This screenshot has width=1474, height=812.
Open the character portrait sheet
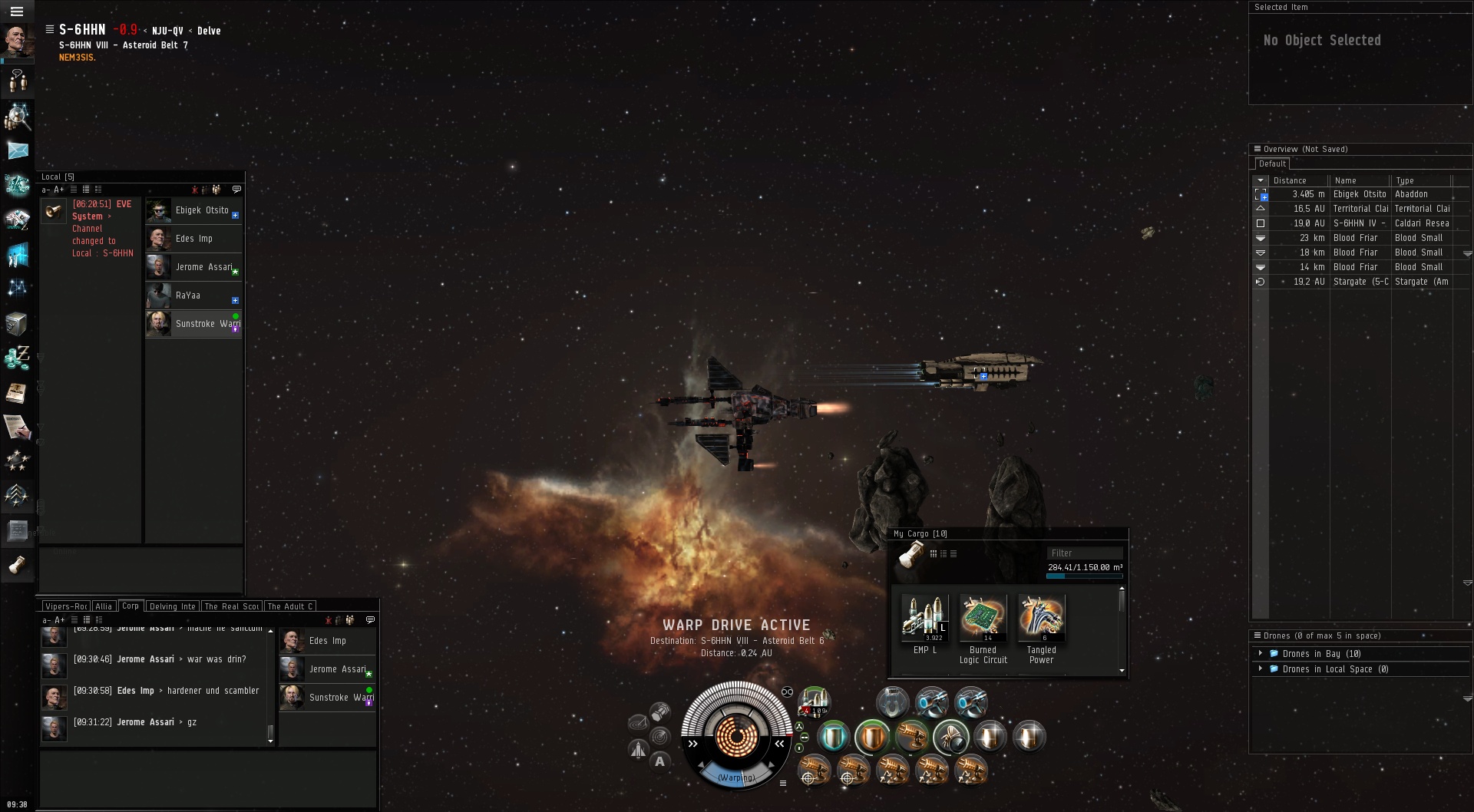pos(17,40)
